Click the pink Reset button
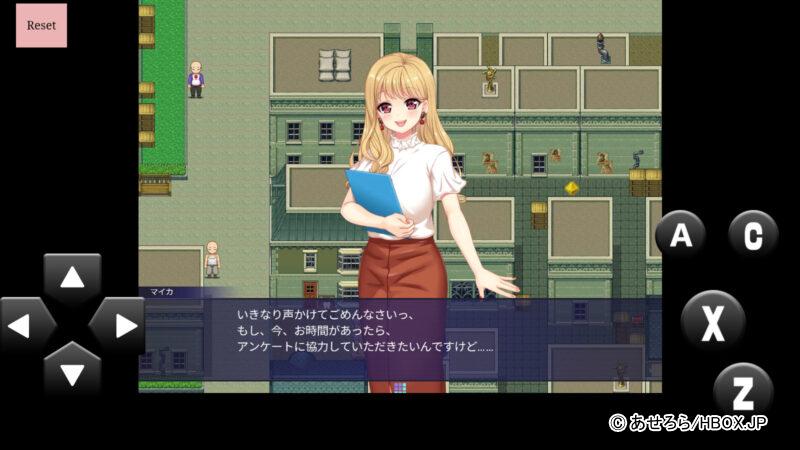800x450 pixels. (x=41, y=25)
